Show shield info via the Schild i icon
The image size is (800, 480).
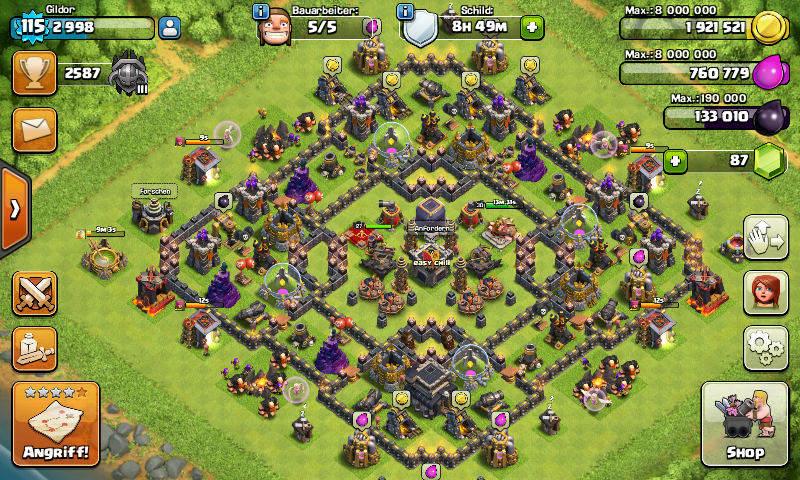pyautogui.click(x=405, y=12)
